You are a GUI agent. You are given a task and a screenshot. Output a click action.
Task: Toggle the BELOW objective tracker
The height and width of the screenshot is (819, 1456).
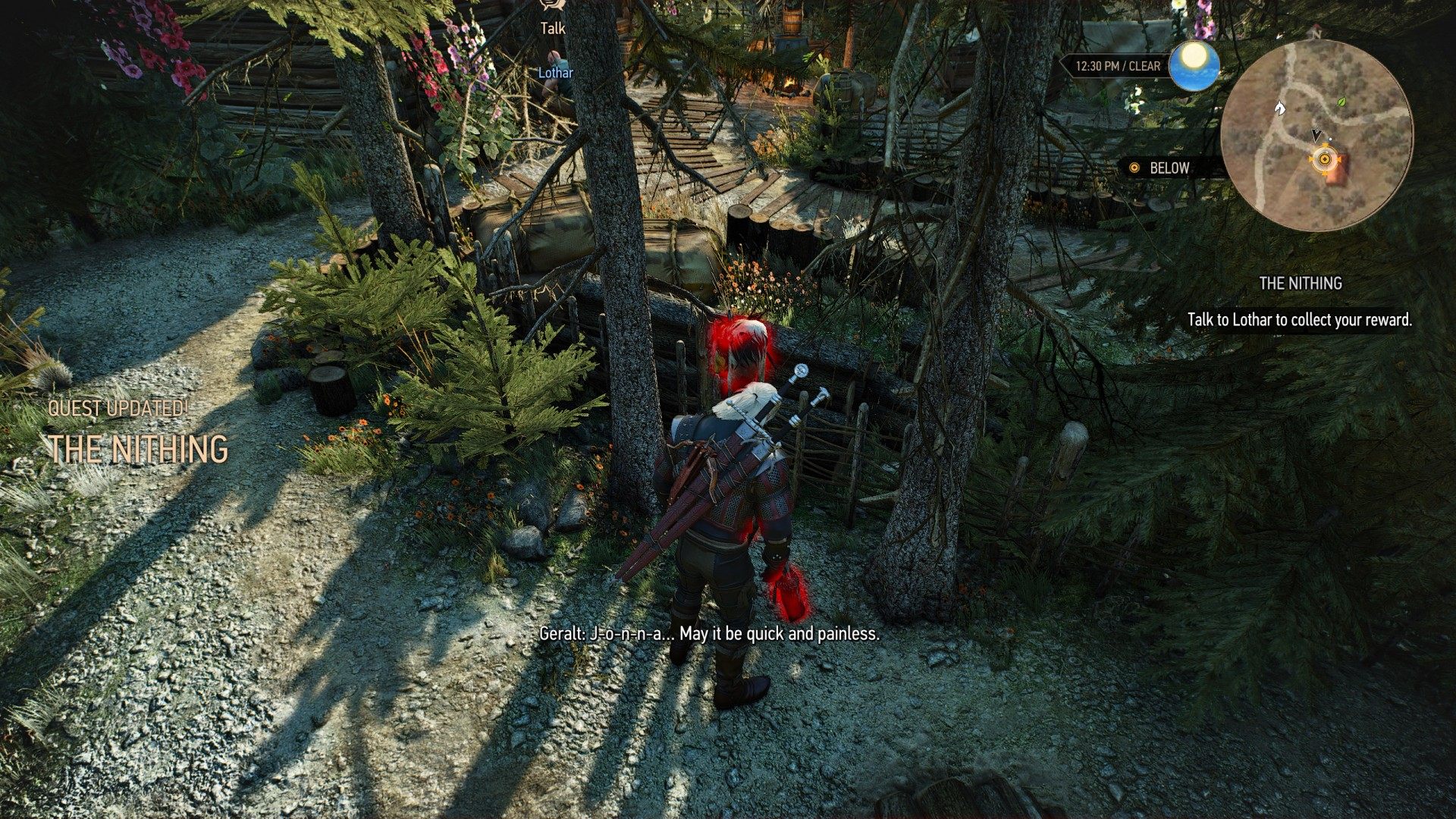click(1172, 168)
